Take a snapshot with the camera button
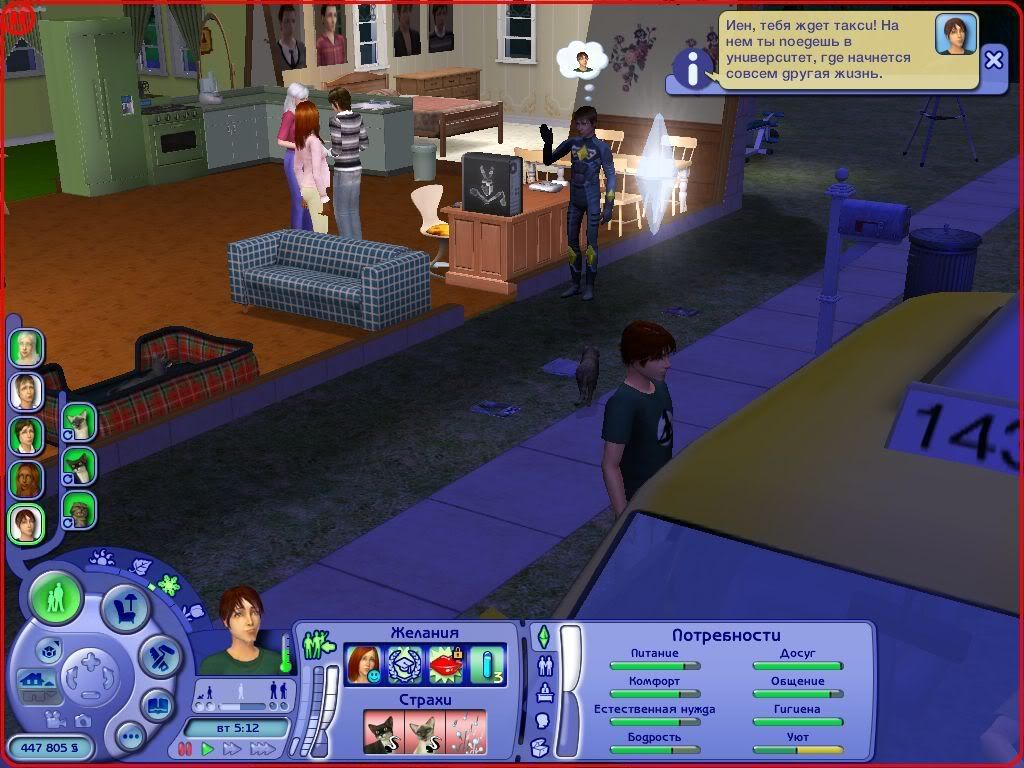The width and height of the screenshot is (1024, 768). pos(83,720)
